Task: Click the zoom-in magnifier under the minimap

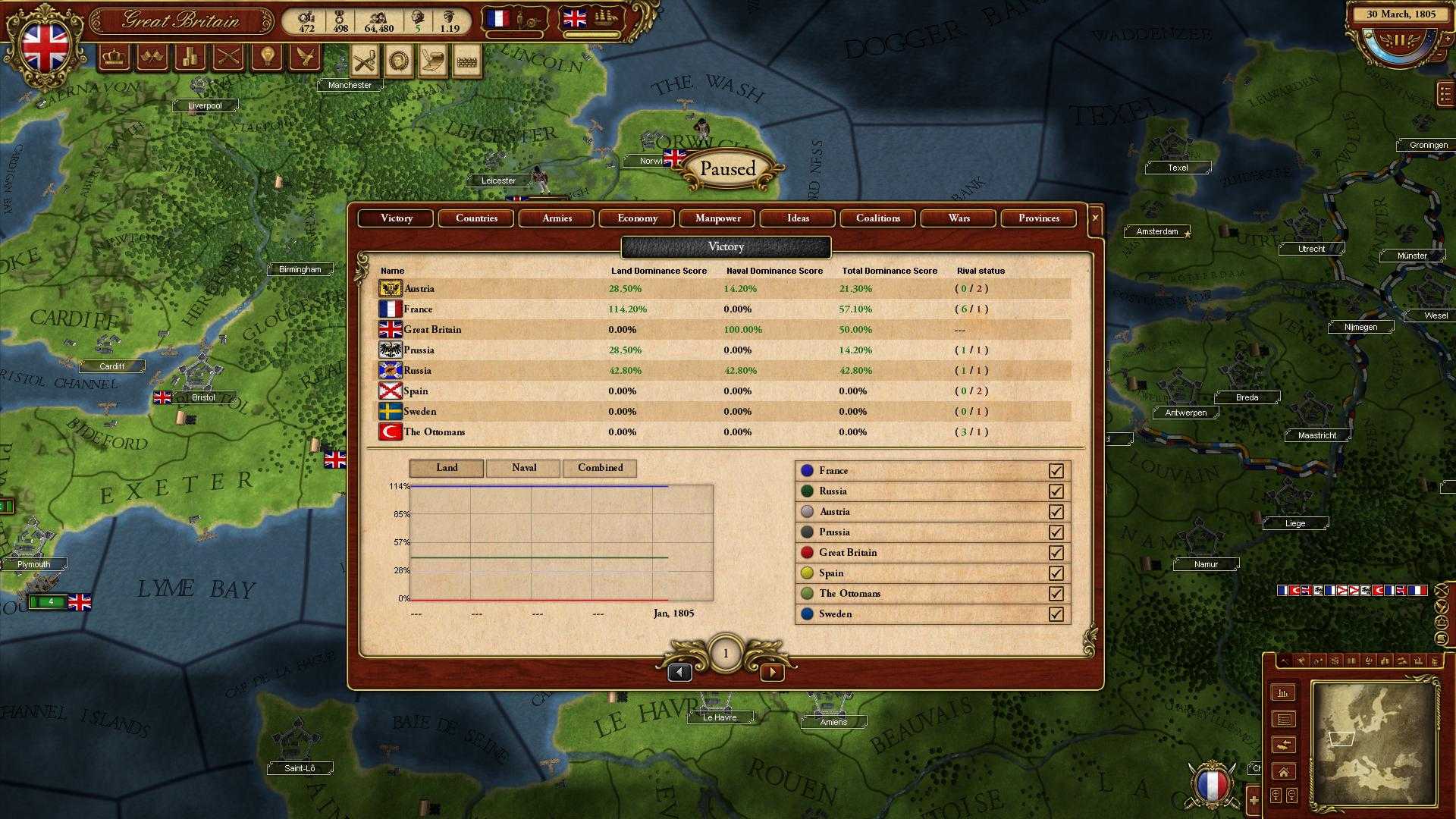Action: [x=1276, y=795]
